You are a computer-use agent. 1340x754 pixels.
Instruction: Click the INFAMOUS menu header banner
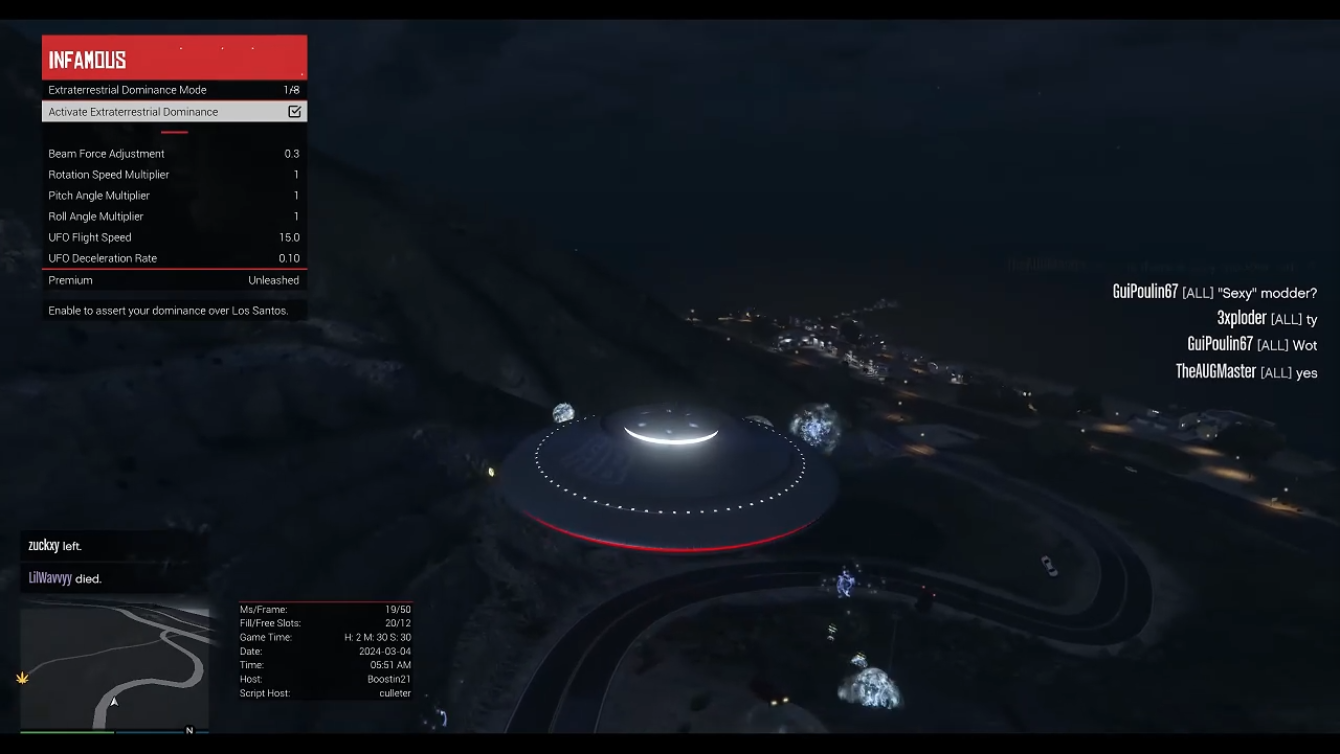pyautogui.click(x=174, y=58)
